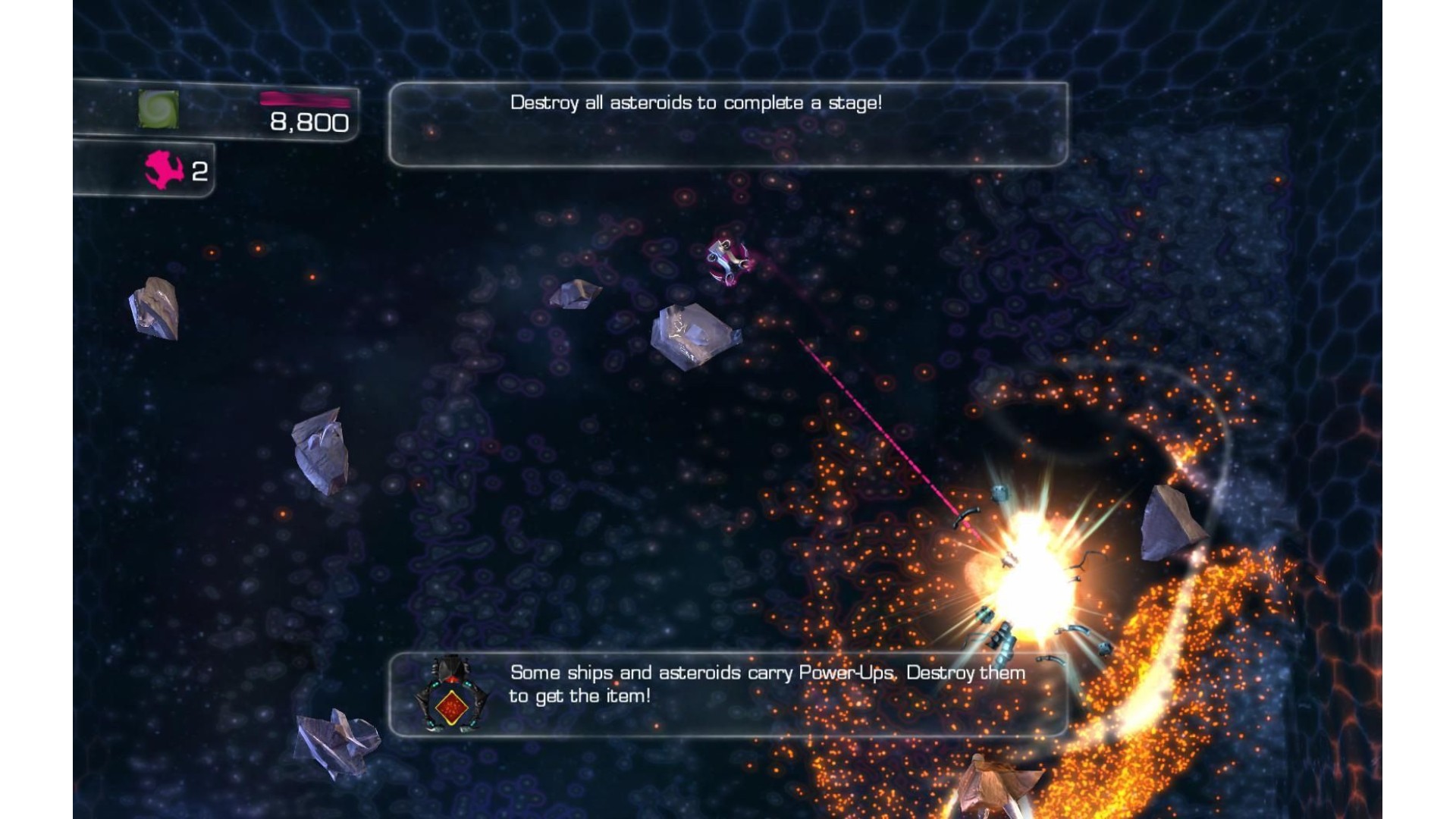Viewport: 1456px width, 819px height.
Task: Select the pink ship lives icon
Action: 164,170
